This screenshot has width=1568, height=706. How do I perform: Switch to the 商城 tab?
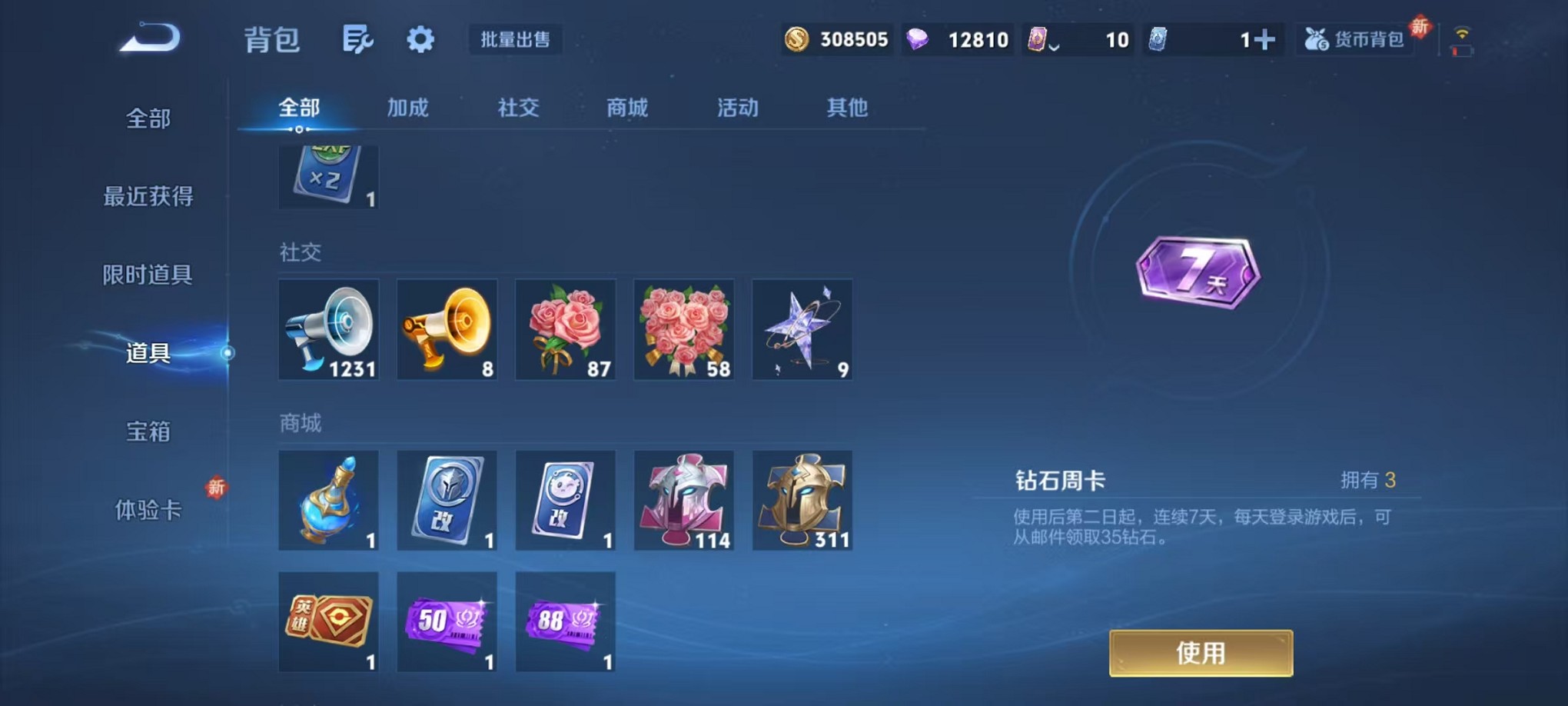(x=629, y=108)
